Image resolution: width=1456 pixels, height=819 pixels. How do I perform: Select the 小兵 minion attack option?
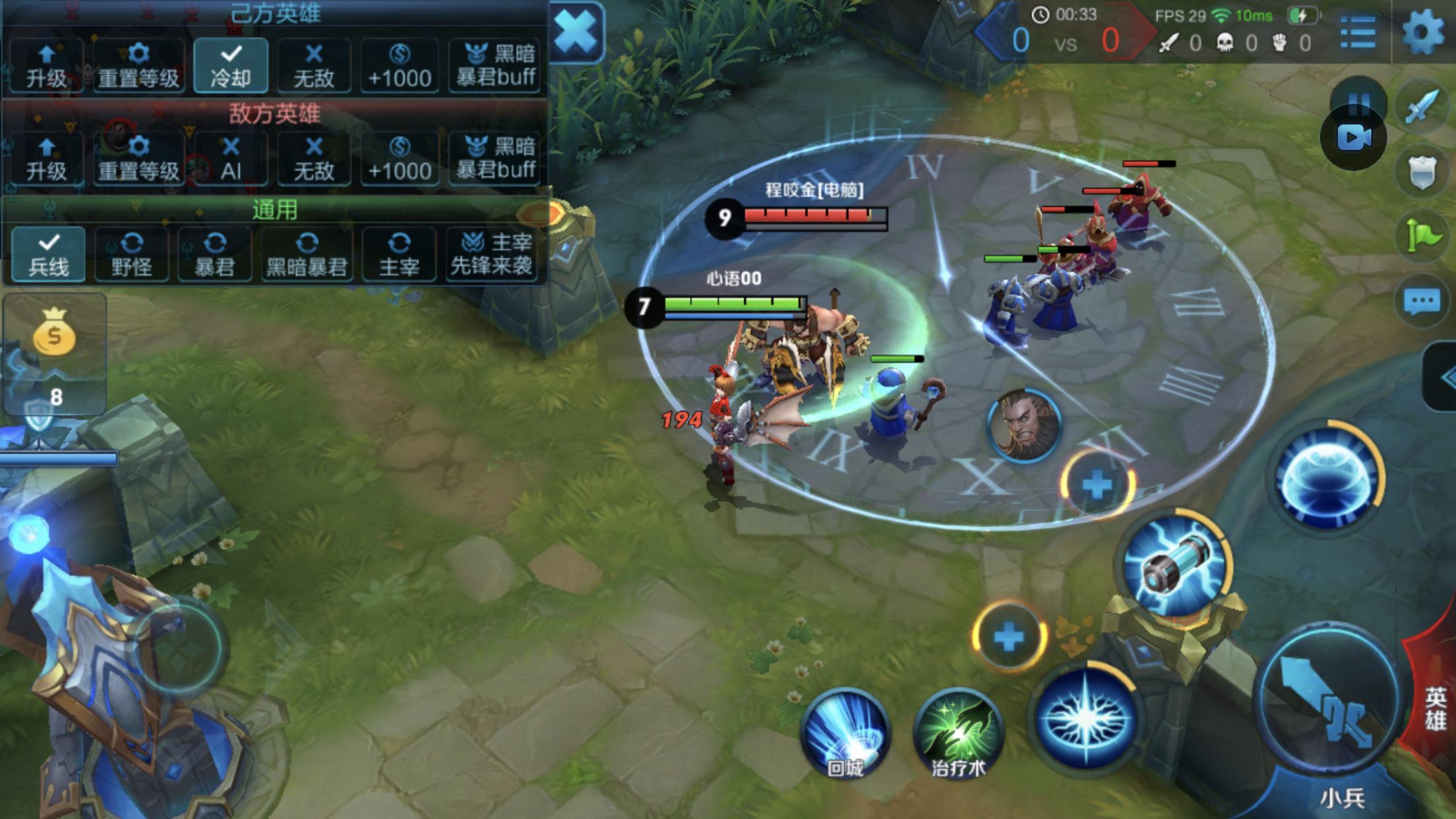tap(1343, 799)
